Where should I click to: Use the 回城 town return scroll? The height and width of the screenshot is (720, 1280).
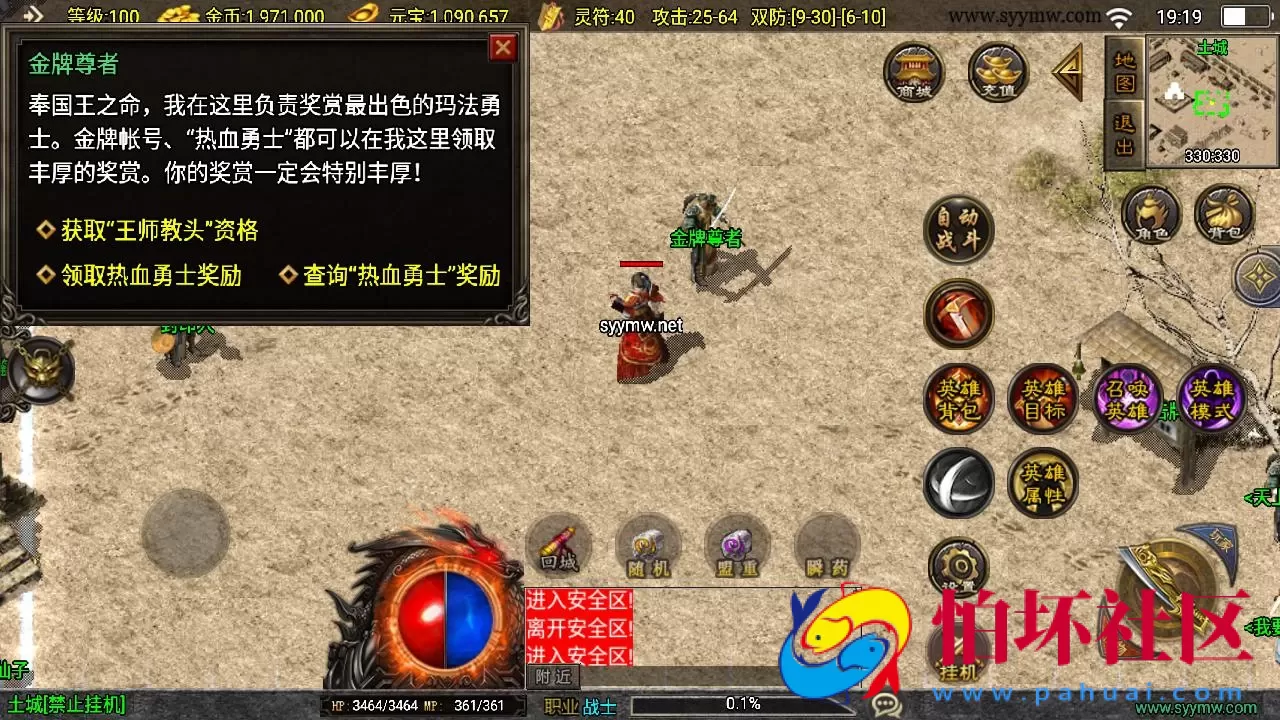coord(558,547)
